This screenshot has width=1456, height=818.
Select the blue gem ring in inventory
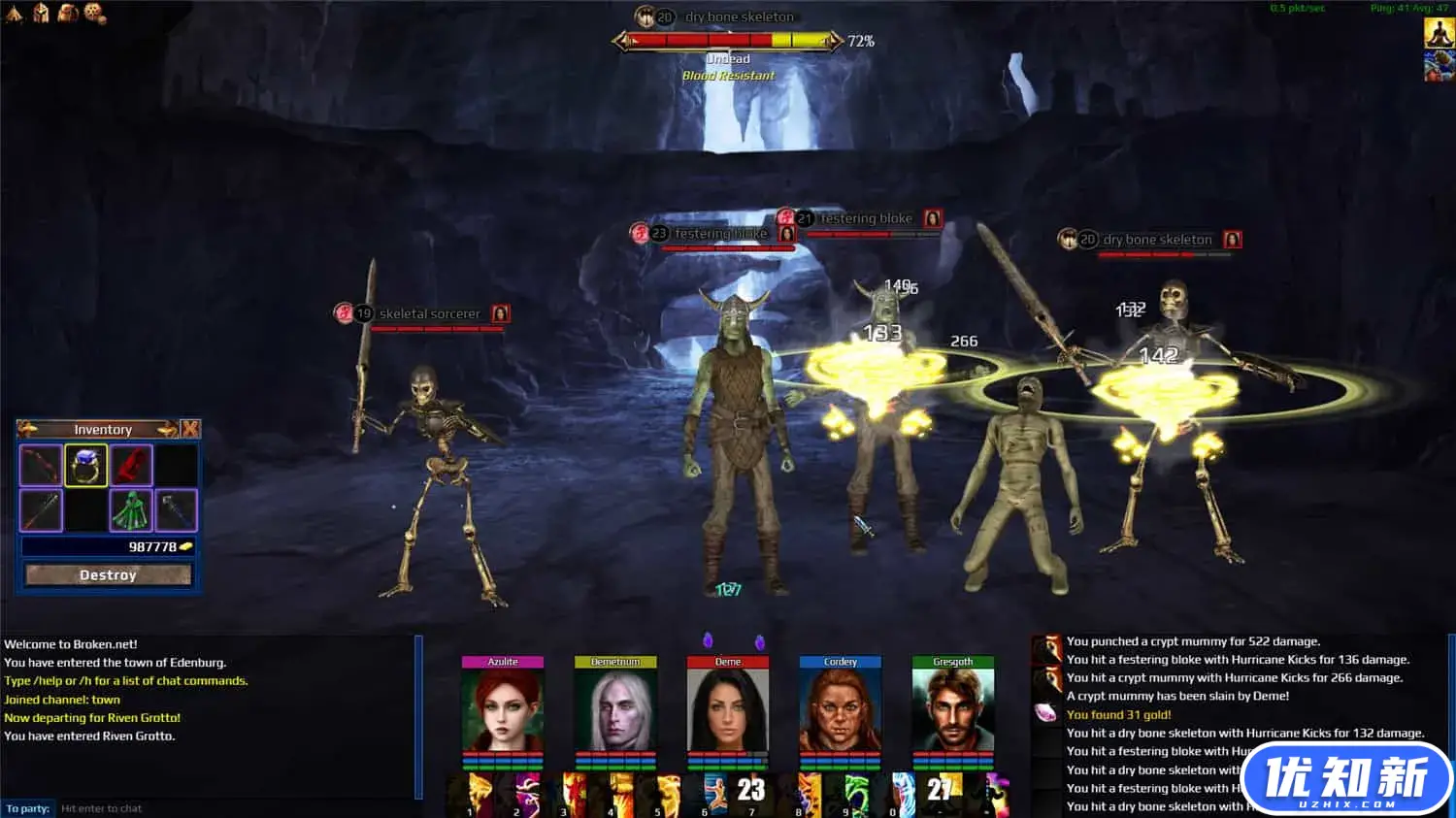(x=85, y=466)
